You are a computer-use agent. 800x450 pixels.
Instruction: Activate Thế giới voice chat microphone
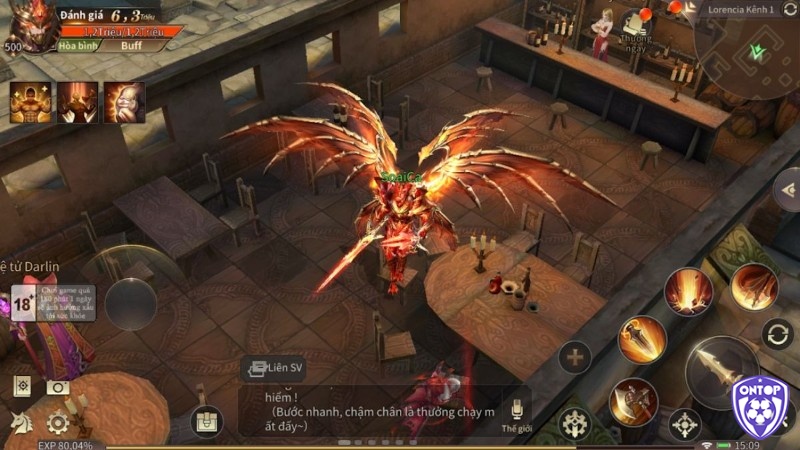click(517, 411)
